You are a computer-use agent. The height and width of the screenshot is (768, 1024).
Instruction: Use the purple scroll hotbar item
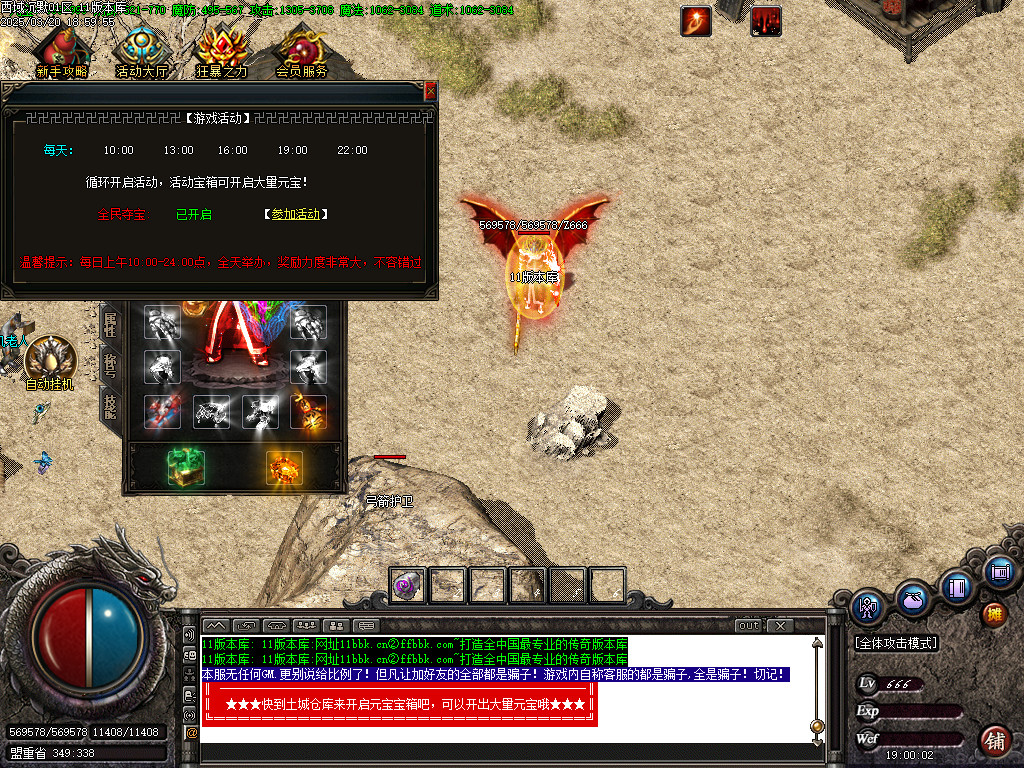click(x=407, y=585)
